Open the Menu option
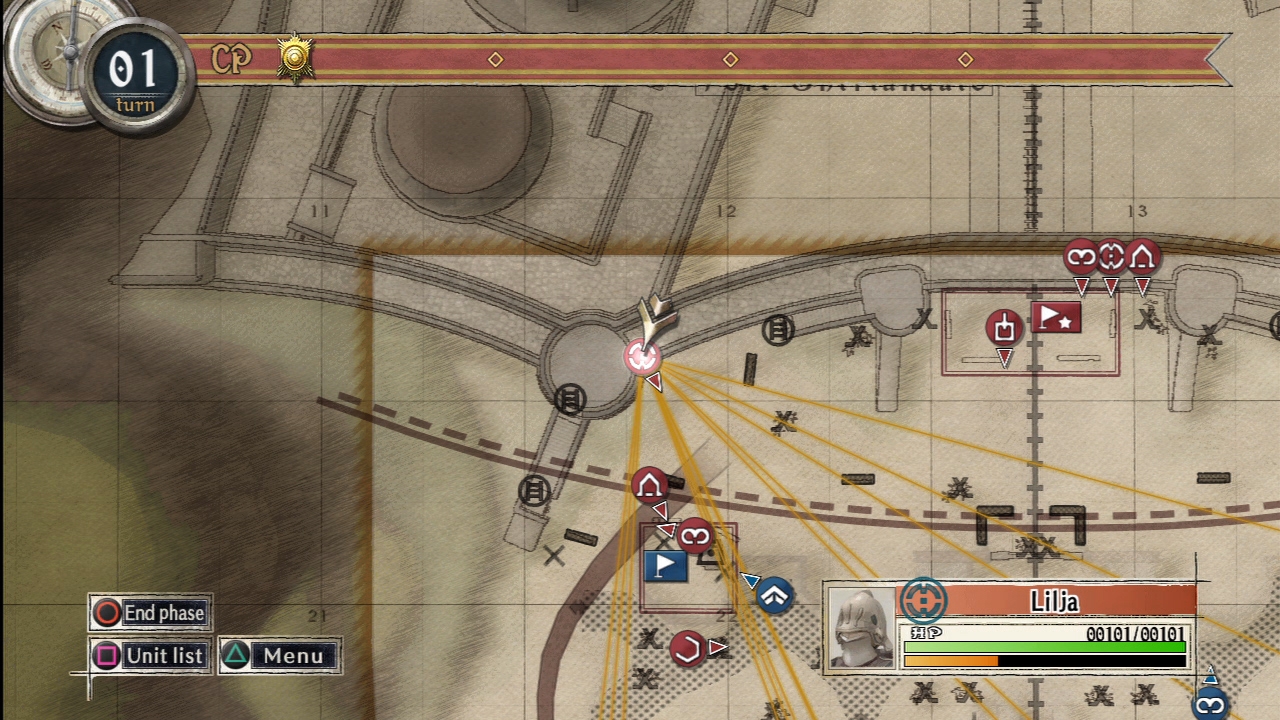This screenshot has height=720, width=1280. pos(280,656)
